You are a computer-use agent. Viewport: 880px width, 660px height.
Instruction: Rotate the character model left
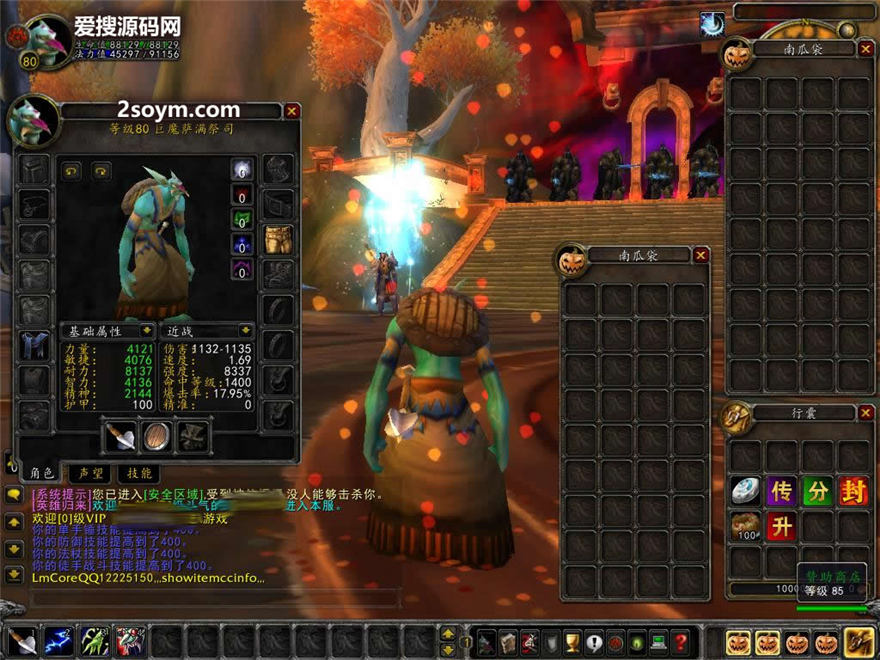coord(72,170)
